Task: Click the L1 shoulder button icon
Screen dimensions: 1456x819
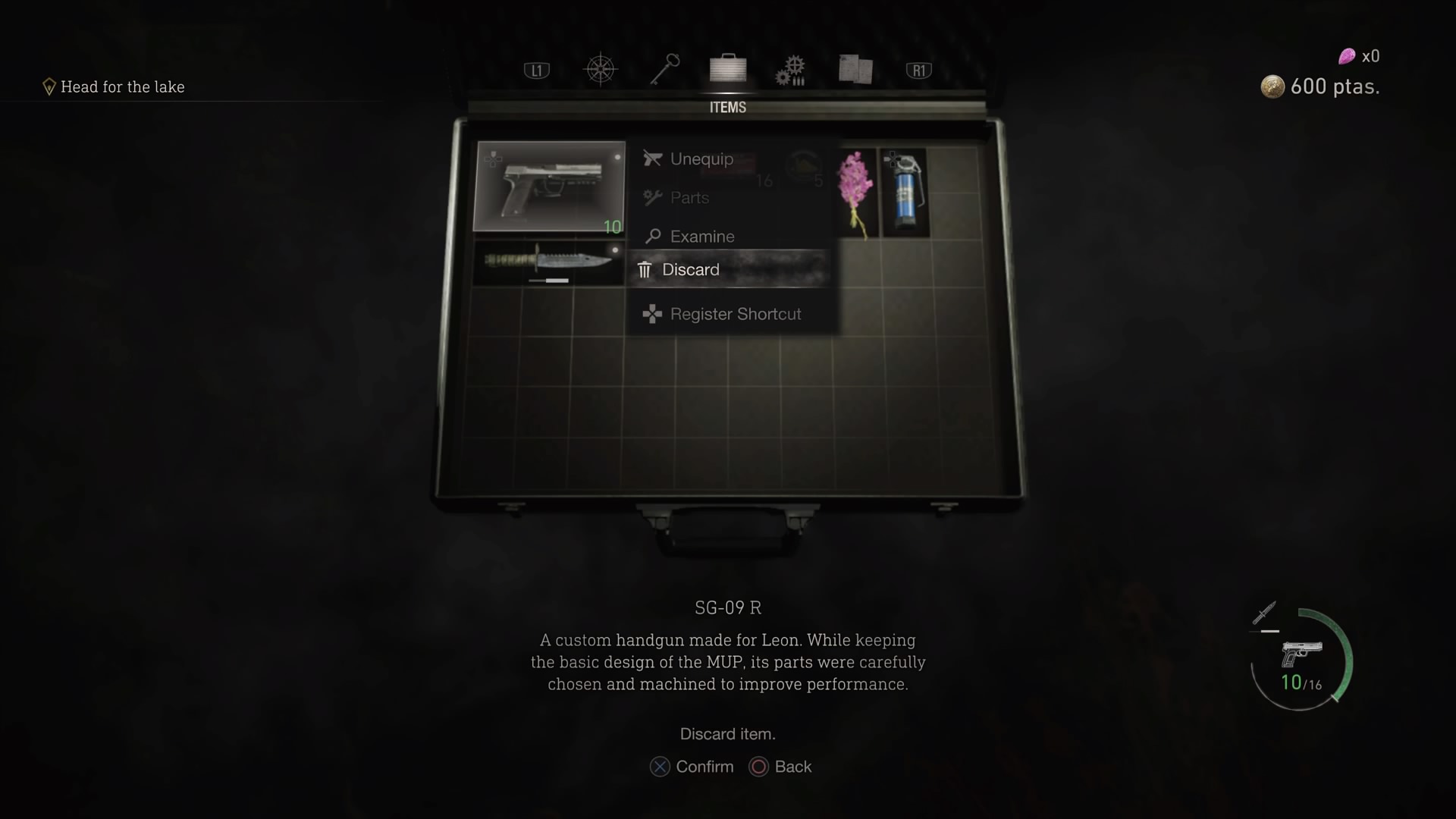Action: [536, 69]
